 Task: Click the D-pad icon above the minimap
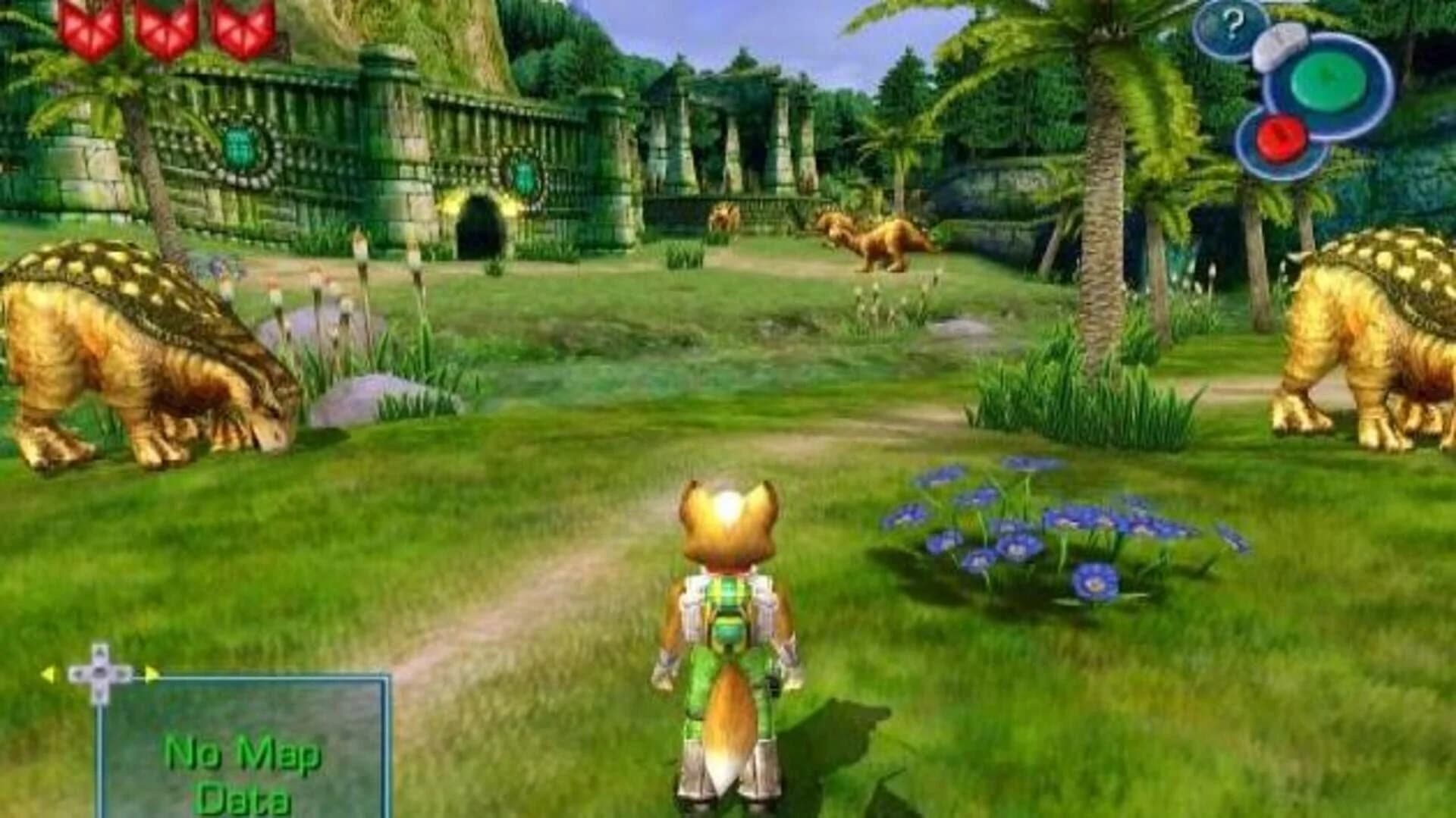tap(99, 673)
